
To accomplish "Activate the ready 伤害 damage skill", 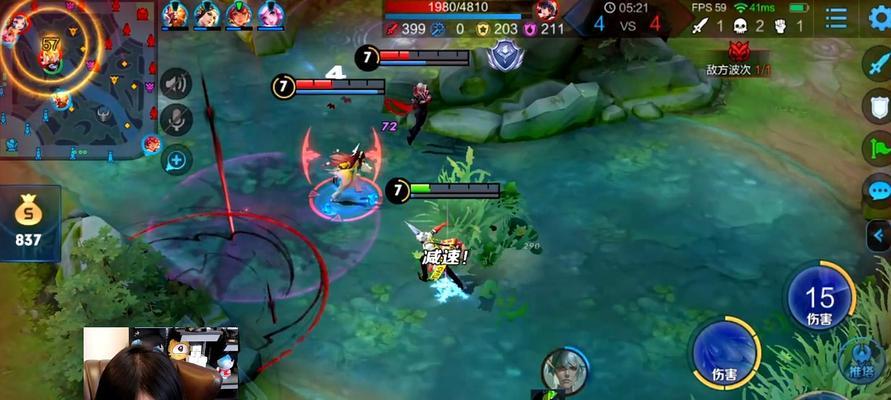I will tap(725, 353).
